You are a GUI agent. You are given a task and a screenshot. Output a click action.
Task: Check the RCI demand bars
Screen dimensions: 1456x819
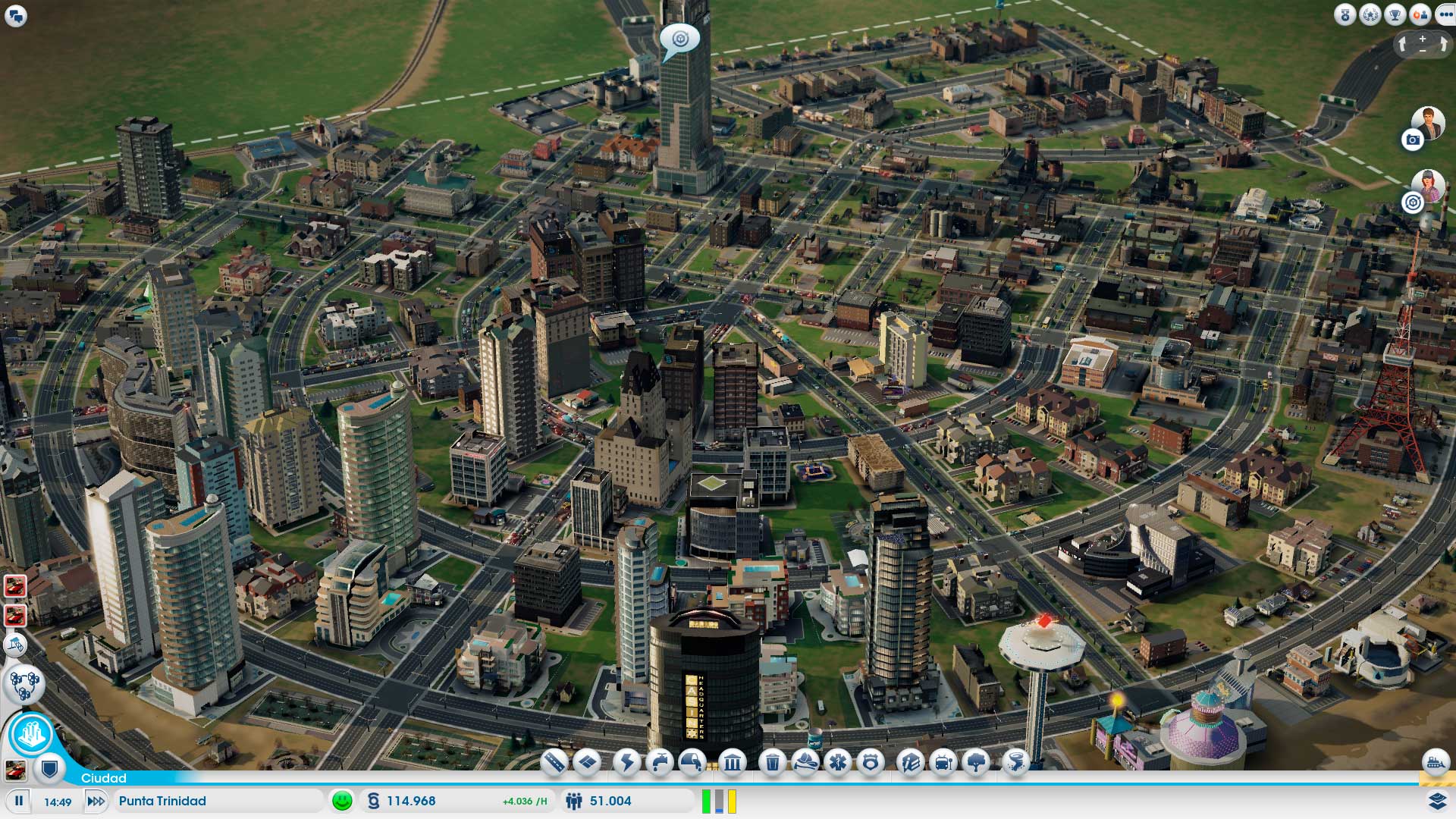point(718,800)
